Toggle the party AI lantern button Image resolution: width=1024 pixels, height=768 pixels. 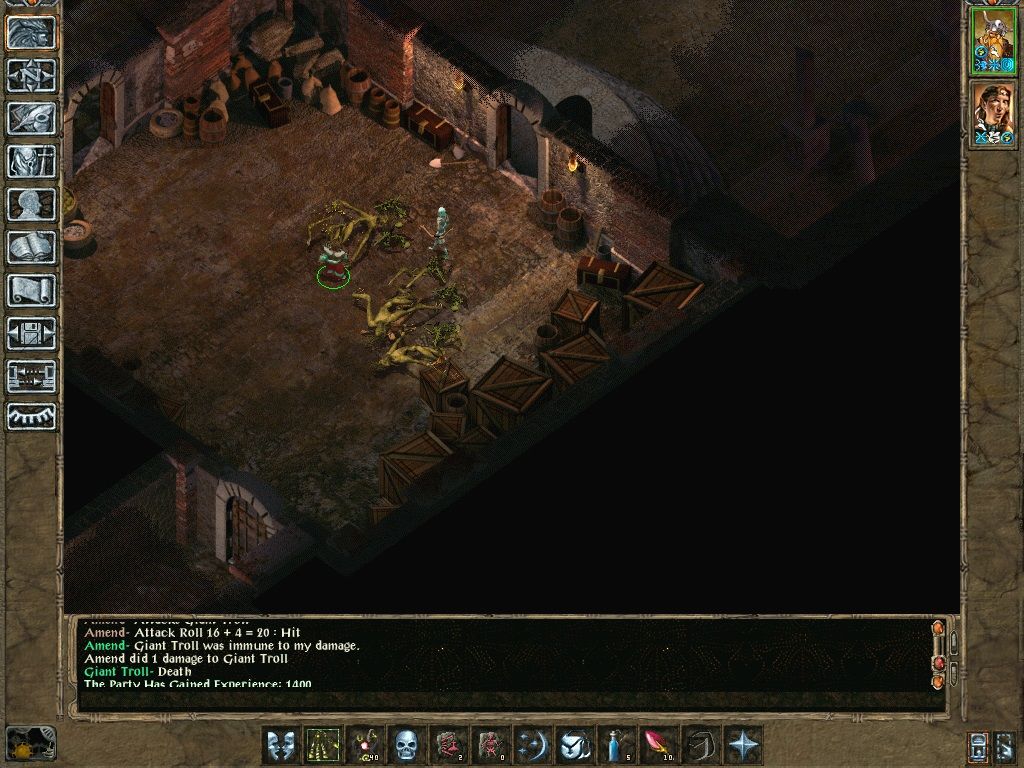click(x=980, y=745)
